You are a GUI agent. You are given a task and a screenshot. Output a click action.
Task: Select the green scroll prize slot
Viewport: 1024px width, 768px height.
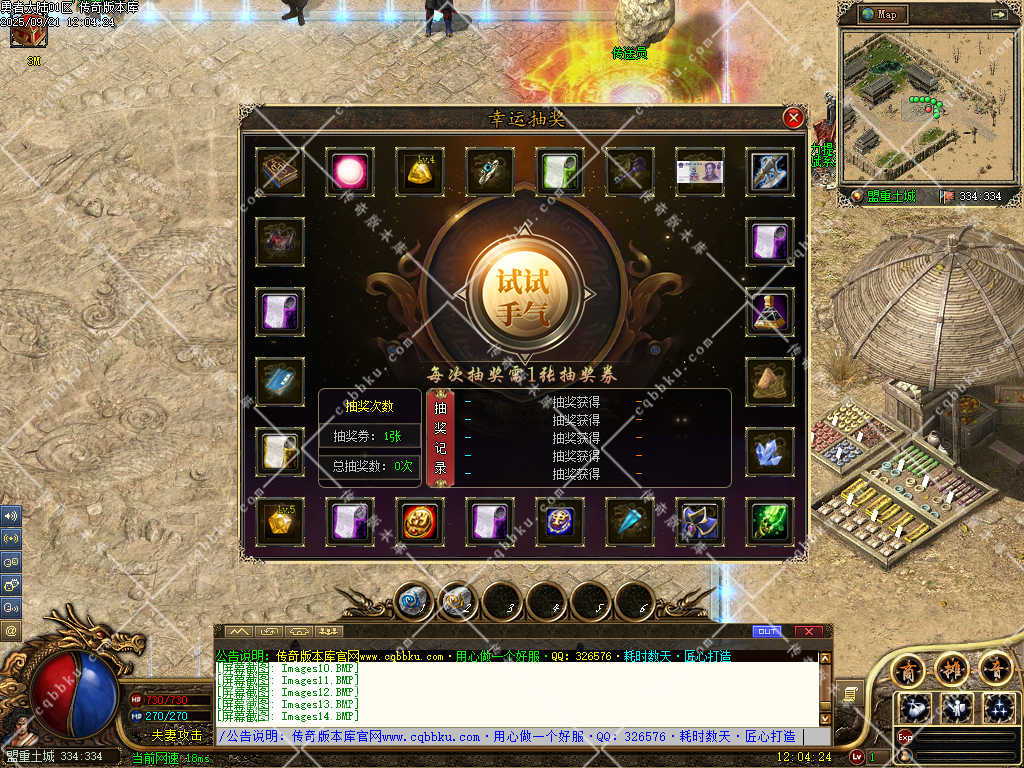click(x=560, y=172)
